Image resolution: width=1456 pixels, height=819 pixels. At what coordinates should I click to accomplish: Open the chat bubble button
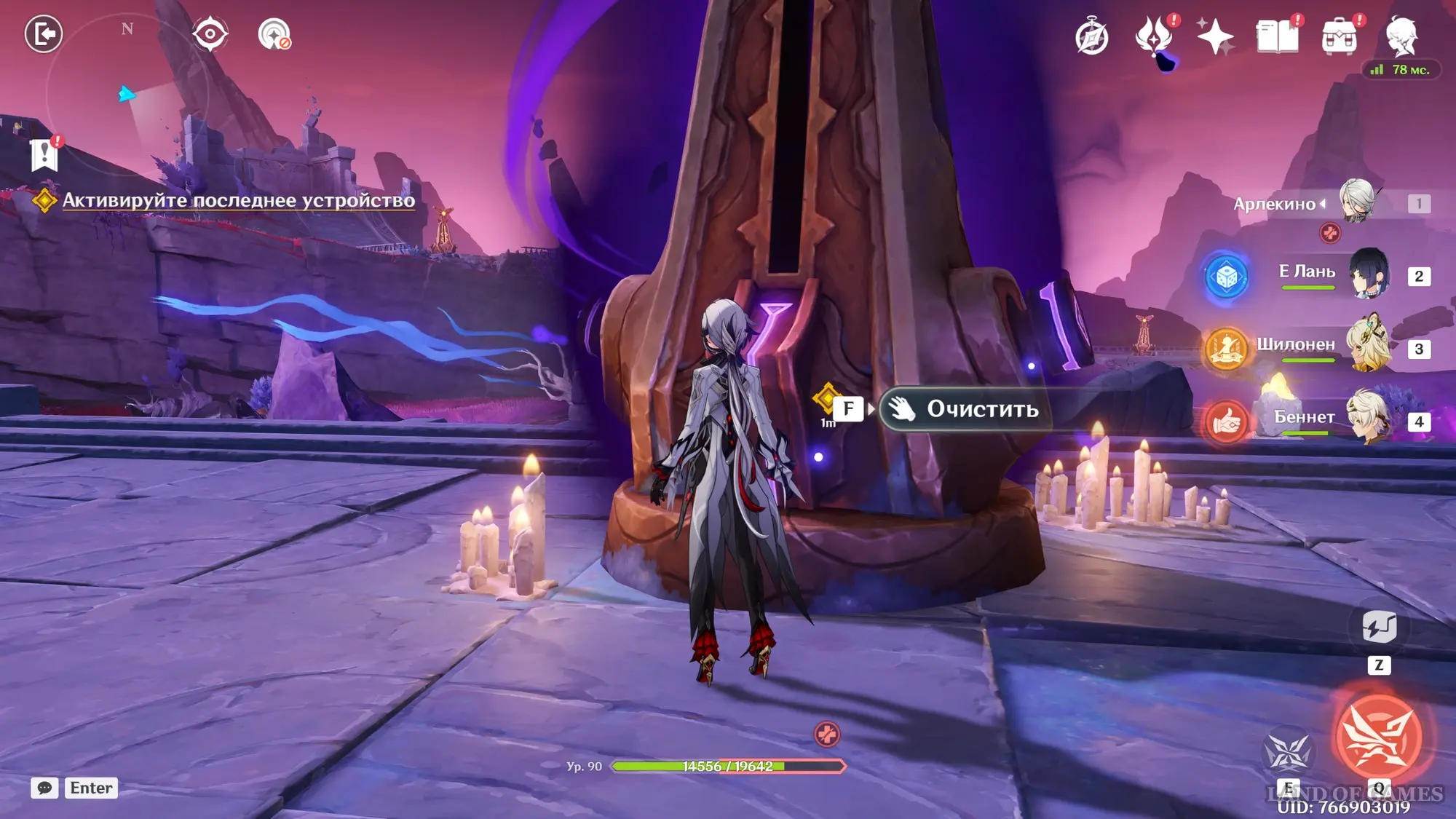44,788
